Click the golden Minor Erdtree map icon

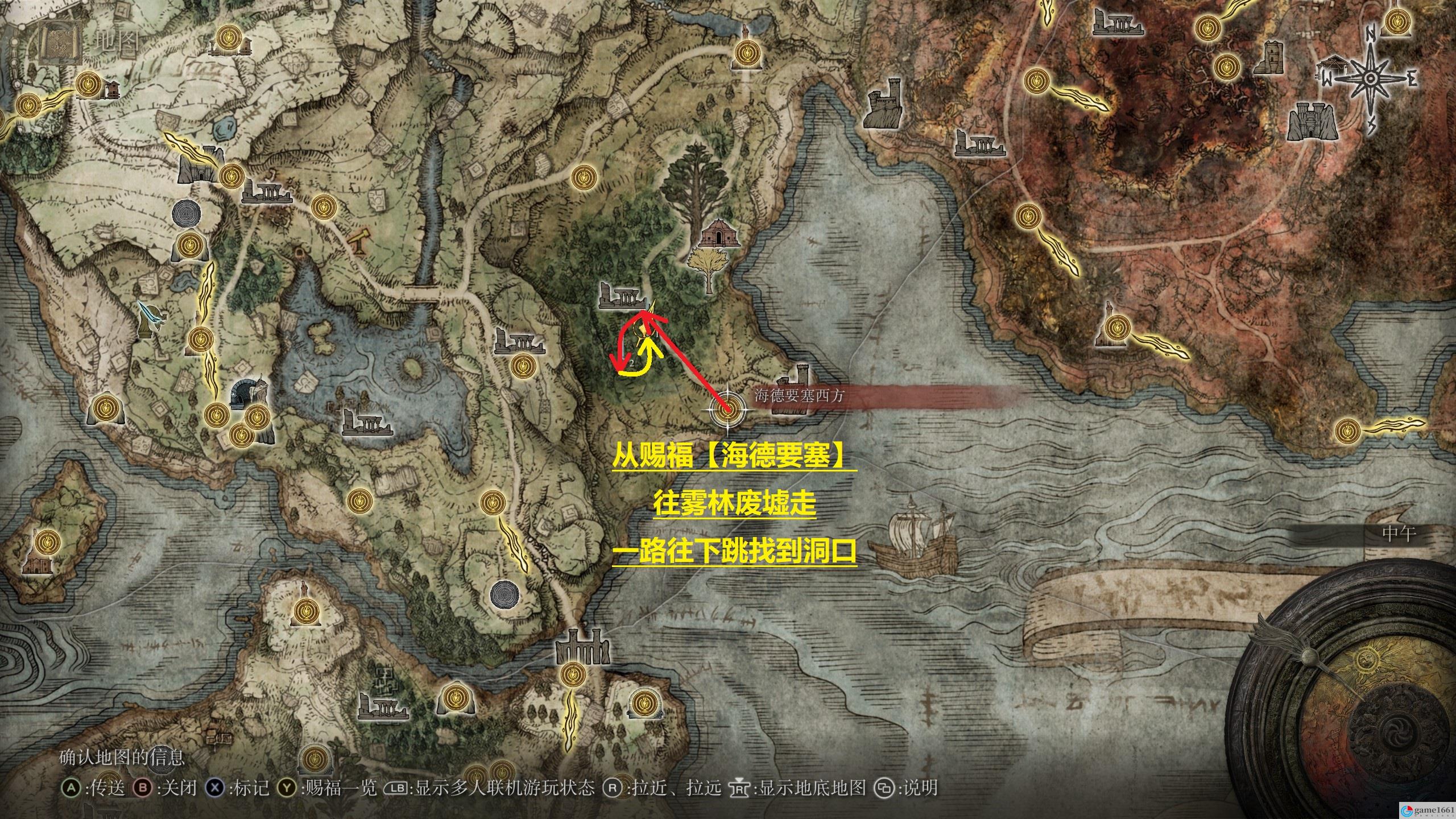[708, 271]
